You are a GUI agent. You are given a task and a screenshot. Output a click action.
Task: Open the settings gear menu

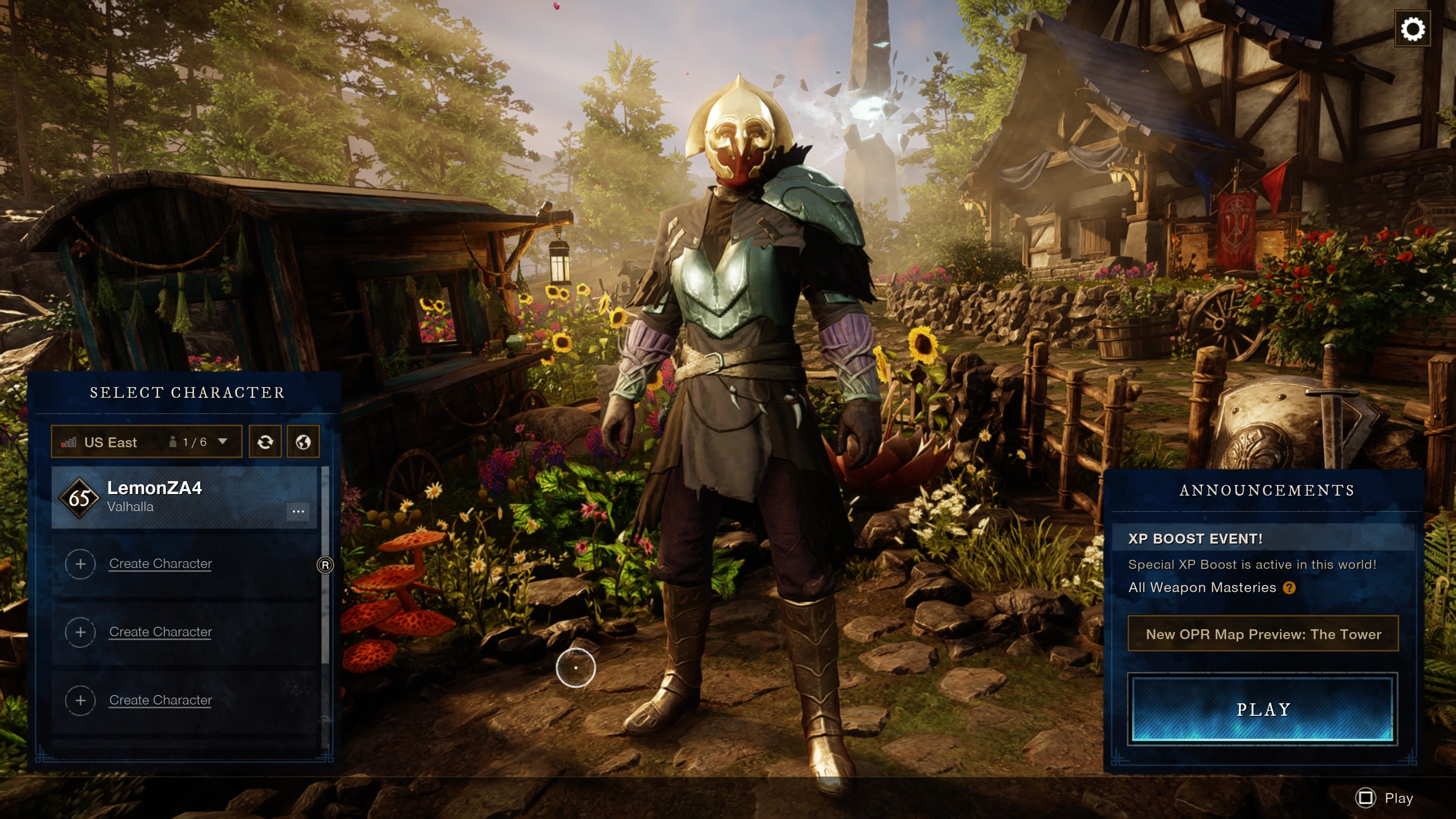(1412, 29)
